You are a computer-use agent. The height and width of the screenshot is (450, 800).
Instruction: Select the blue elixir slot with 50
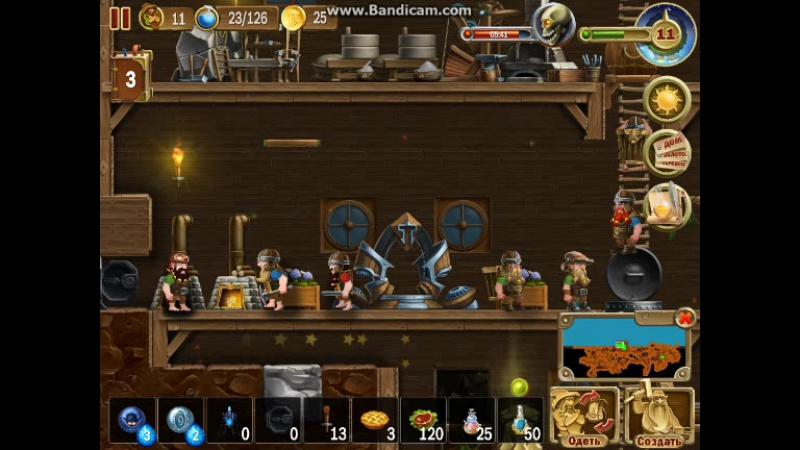point(521,420)
